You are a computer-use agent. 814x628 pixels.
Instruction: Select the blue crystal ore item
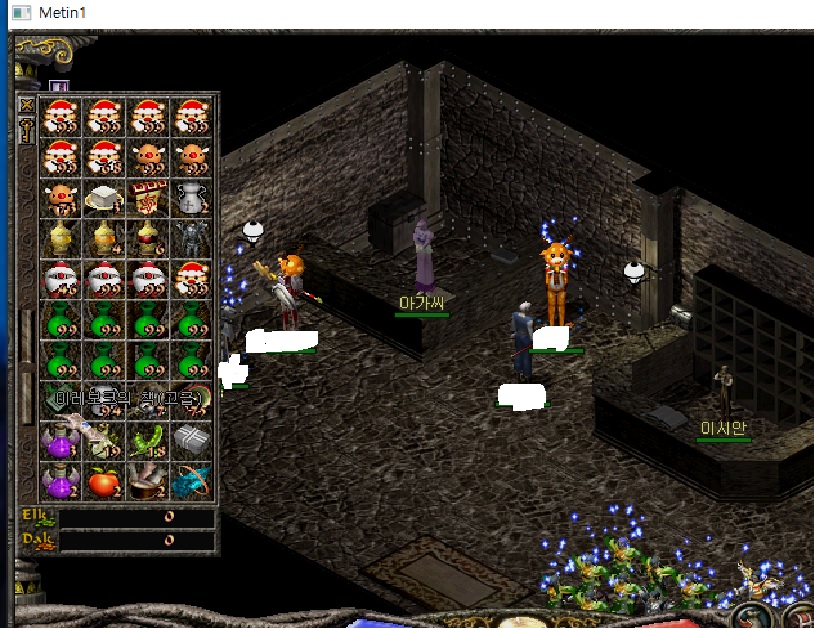pos(192,484)
